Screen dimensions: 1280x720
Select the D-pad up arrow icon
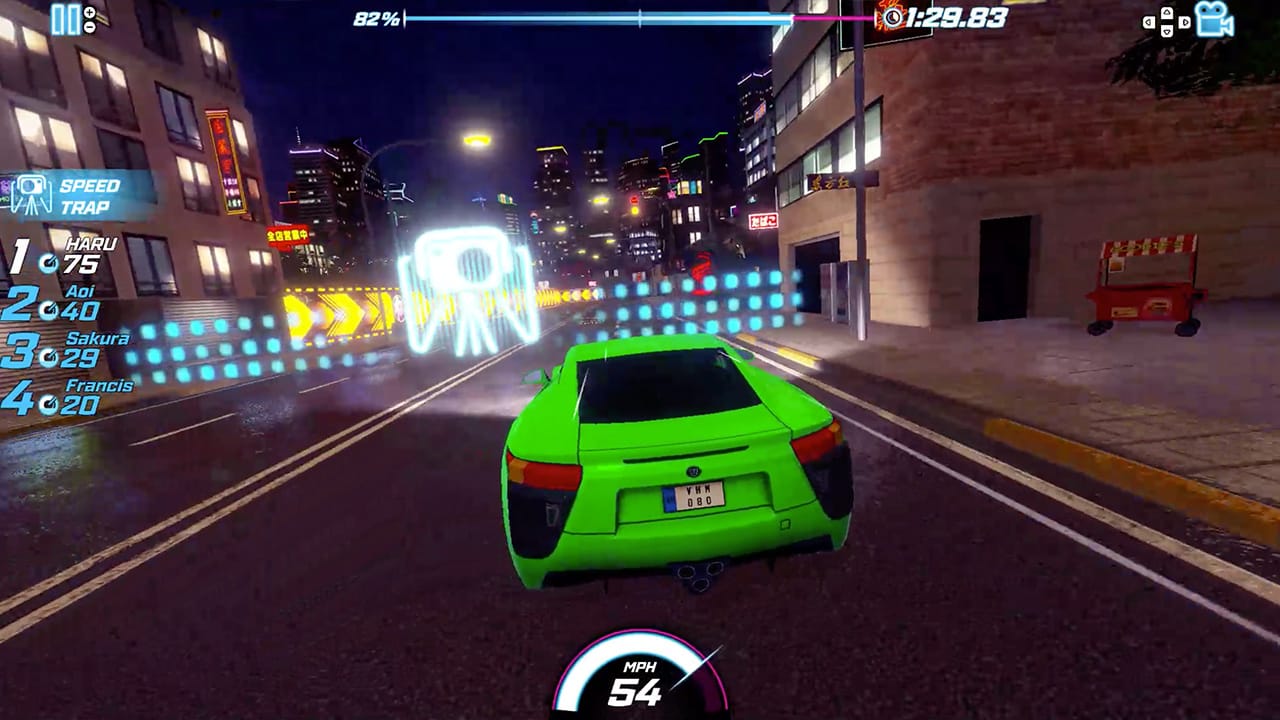click(x=1166, y=11)
